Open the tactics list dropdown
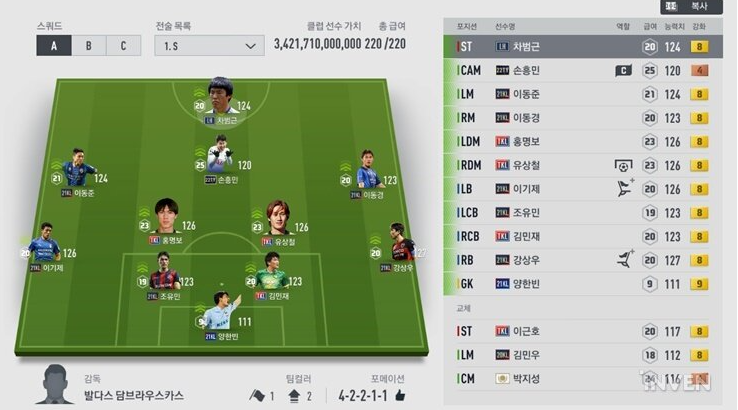 click(x=208, y=45)
